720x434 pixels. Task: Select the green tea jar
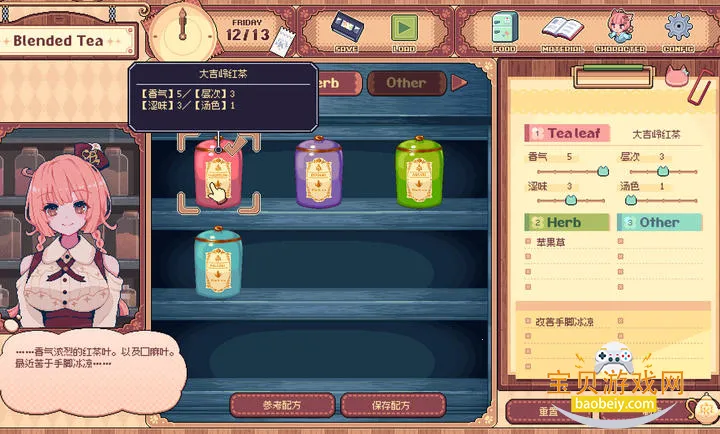point(419,174)
